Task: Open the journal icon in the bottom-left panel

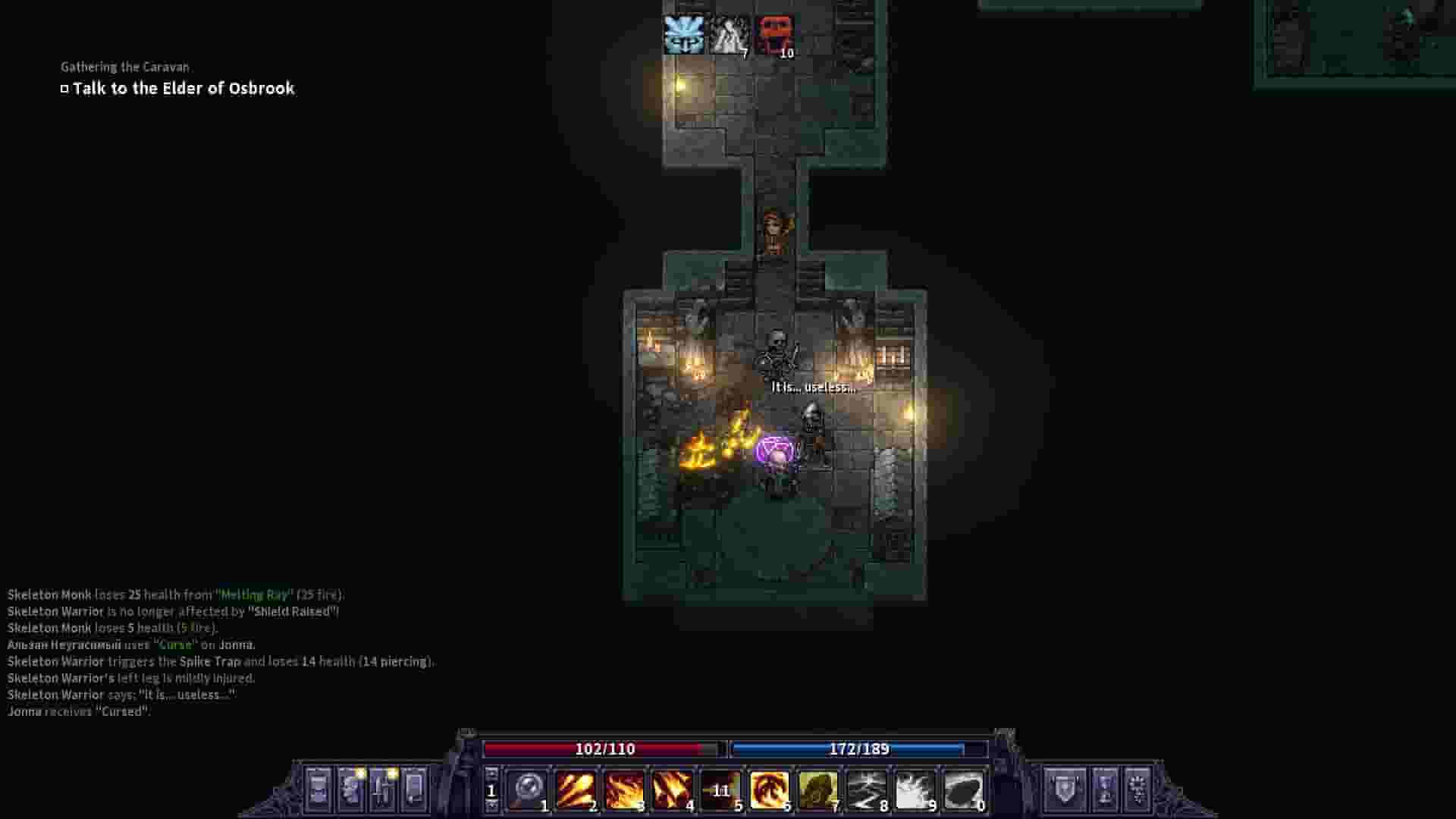Action: pyautogui.click(x=413, y=789)
